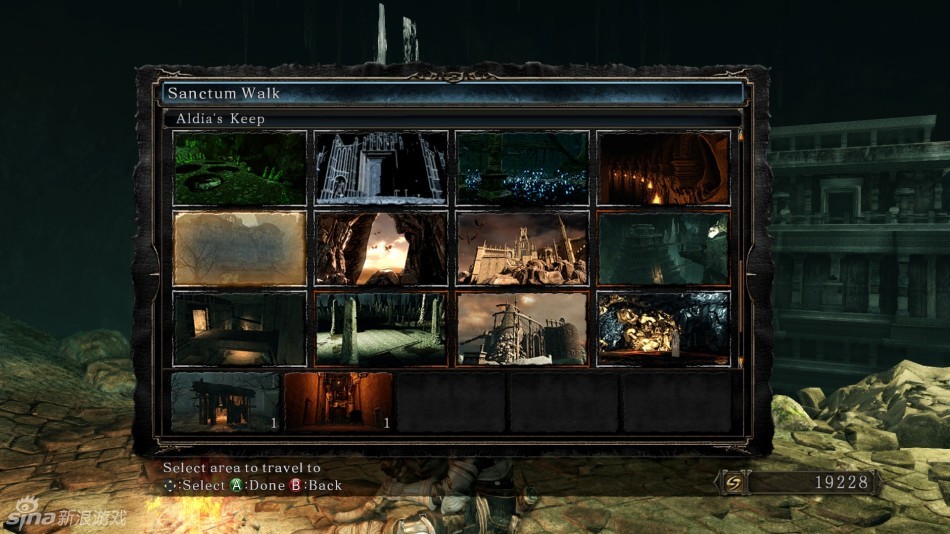Select the green forest clearing thumbnail

click(x=239, y=168)
